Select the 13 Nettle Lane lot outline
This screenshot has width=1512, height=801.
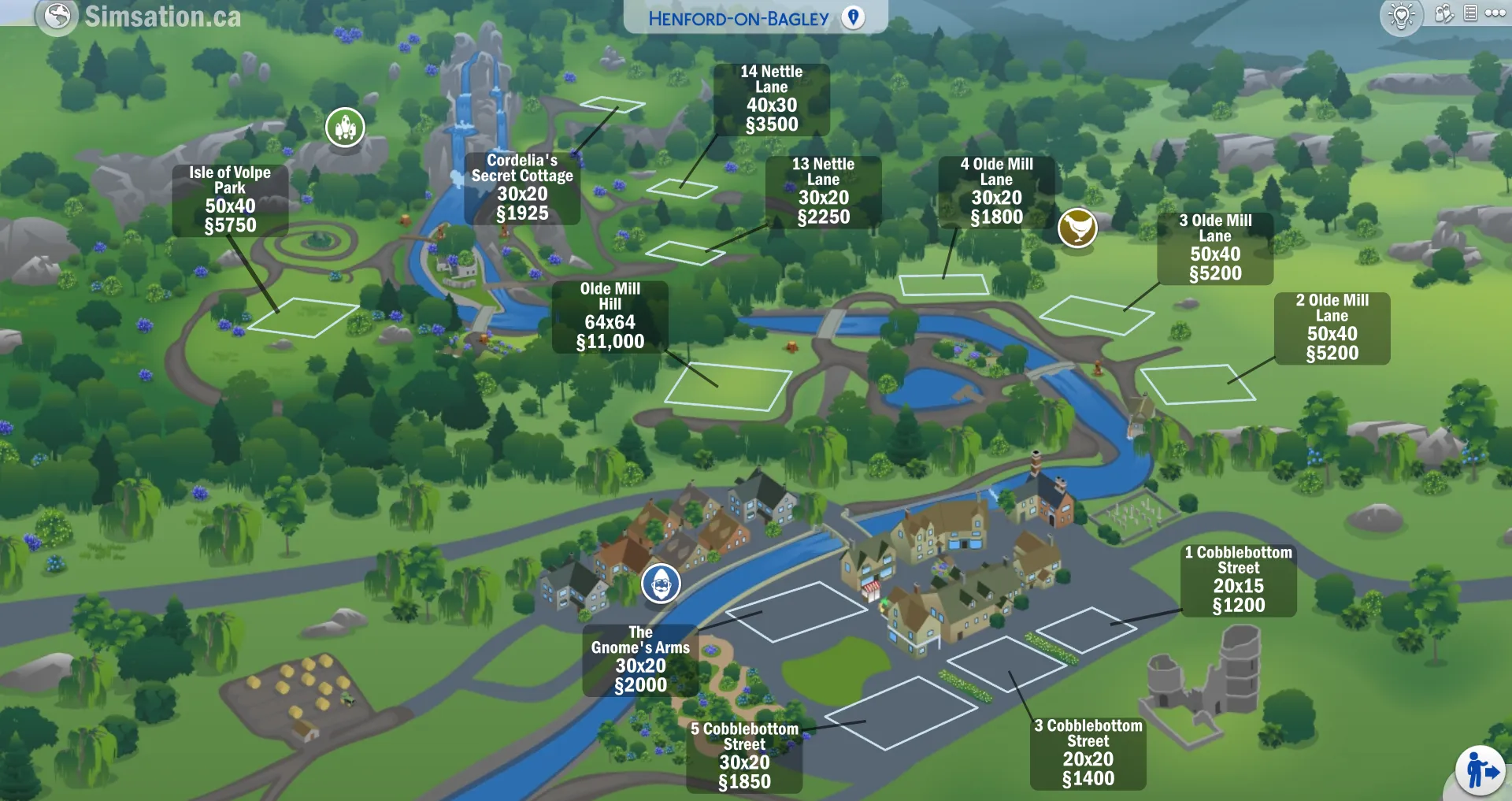(684, 252)
